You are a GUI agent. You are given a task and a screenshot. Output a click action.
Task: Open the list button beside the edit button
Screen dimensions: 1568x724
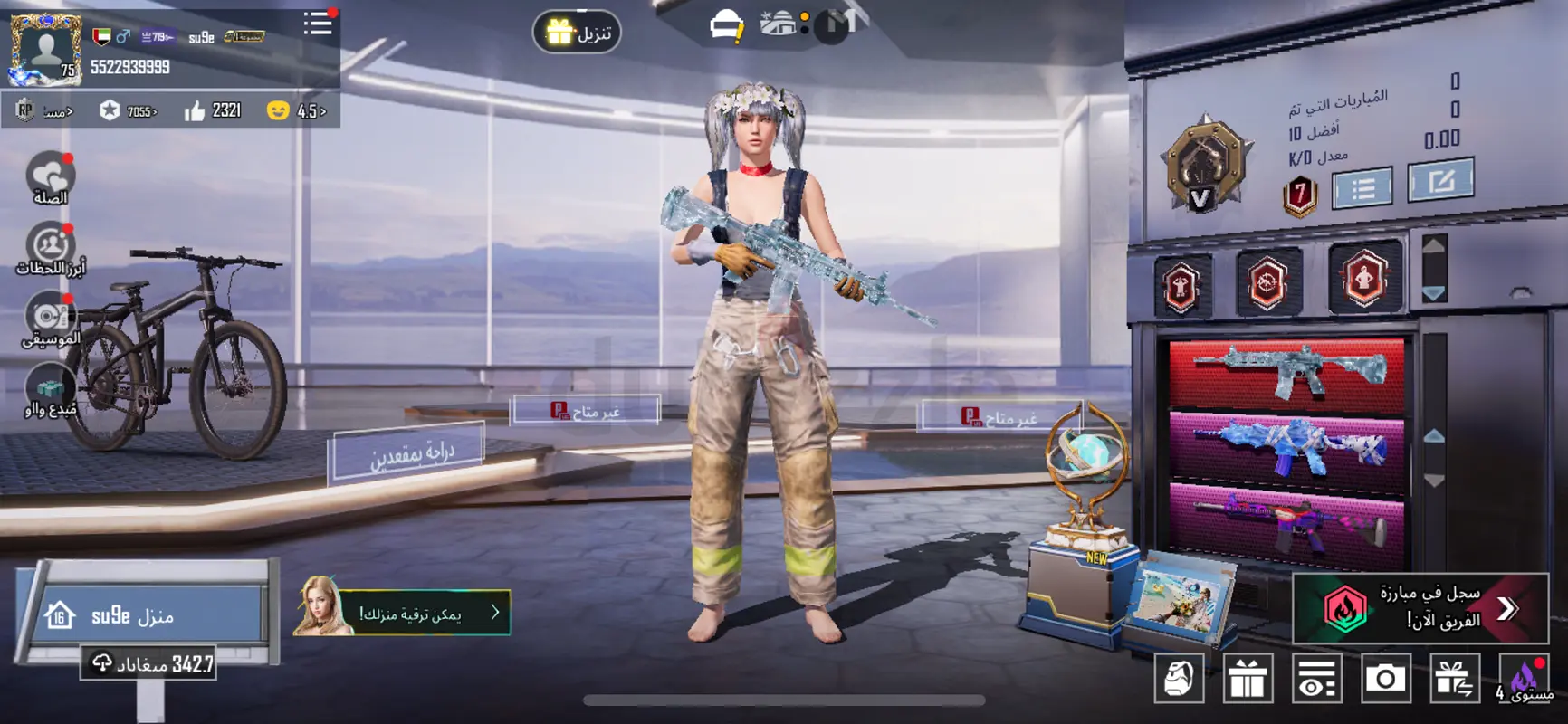(x=1362, y=188)
